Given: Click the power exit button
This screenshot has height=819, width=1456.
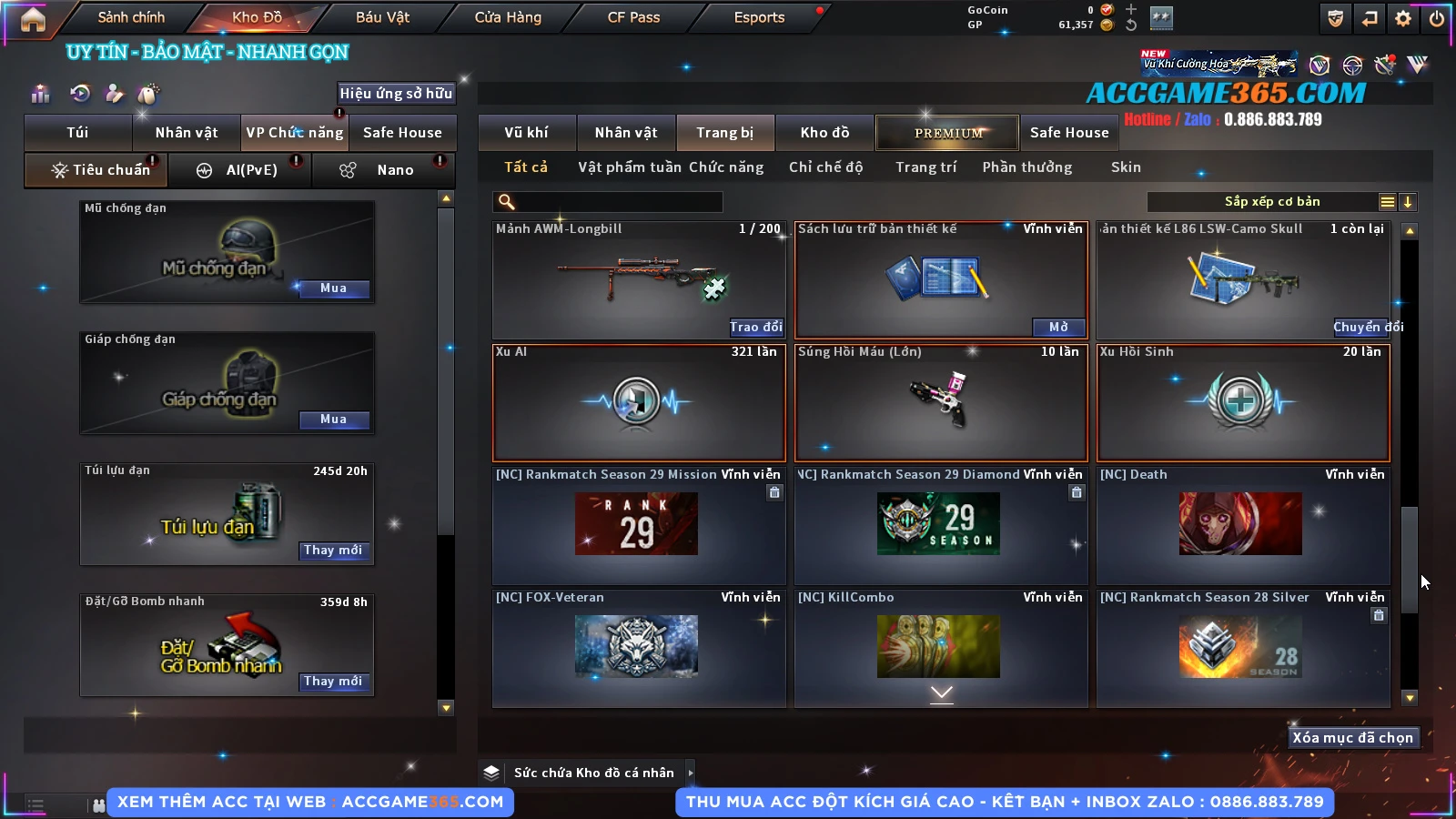Looking at the screenshot, I should (1437, 18).
